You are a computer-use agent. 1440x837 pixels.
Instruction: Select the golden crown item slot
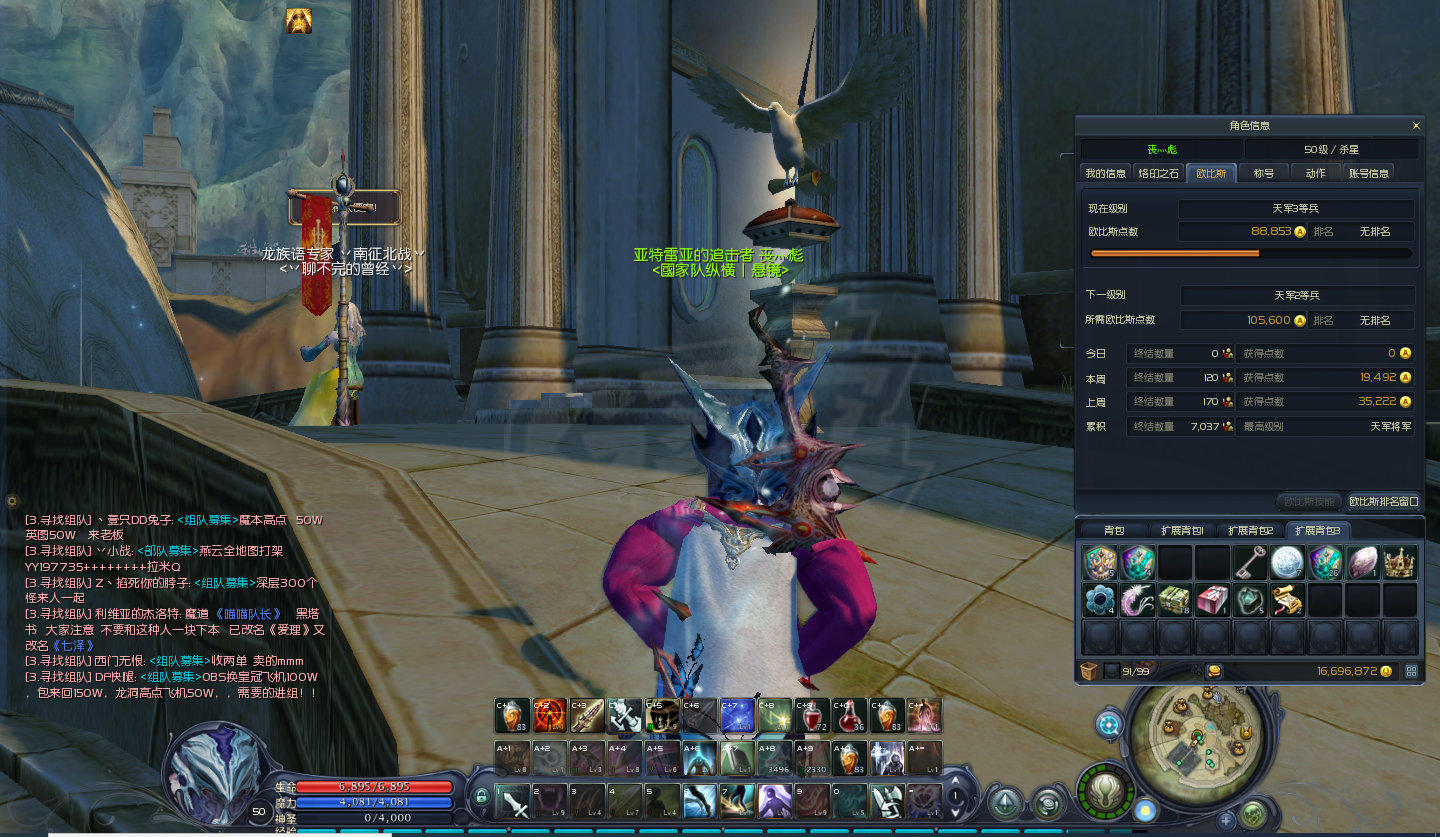[1400, 562]
